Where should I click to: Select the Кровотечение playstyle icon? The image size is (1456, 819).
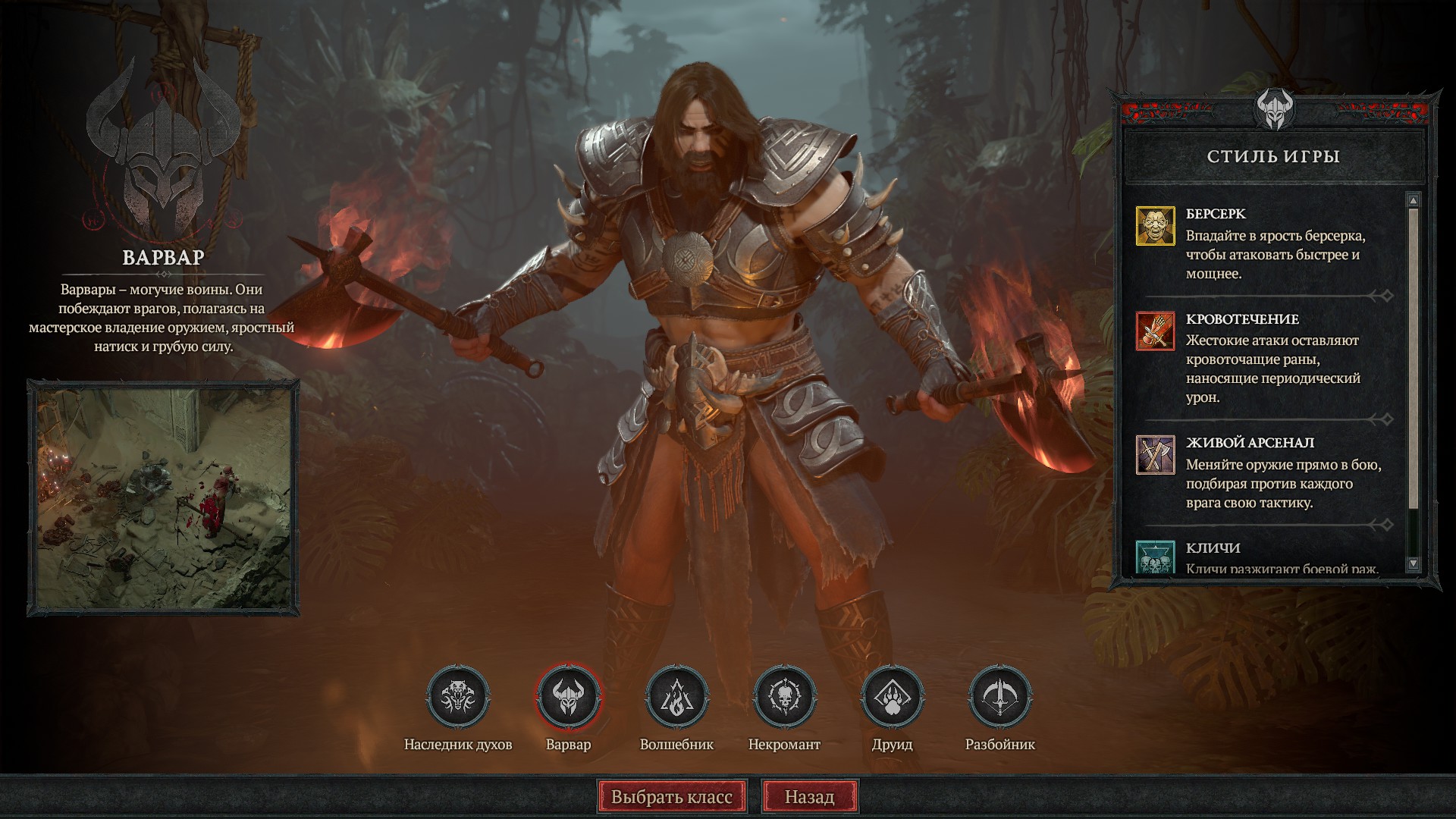click(1155, 331)
